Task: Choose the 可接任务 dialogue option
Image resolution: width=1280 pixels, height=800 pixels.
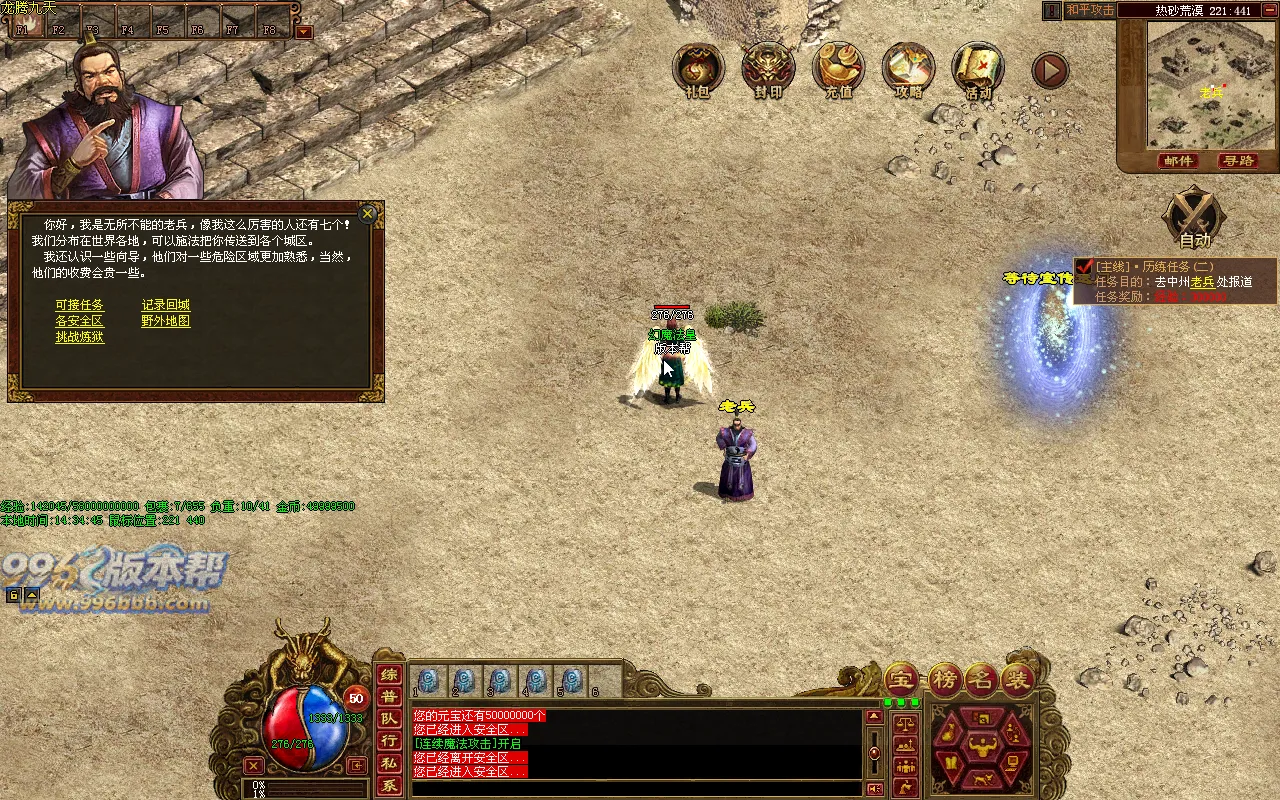Action: (x=79, y=305)
